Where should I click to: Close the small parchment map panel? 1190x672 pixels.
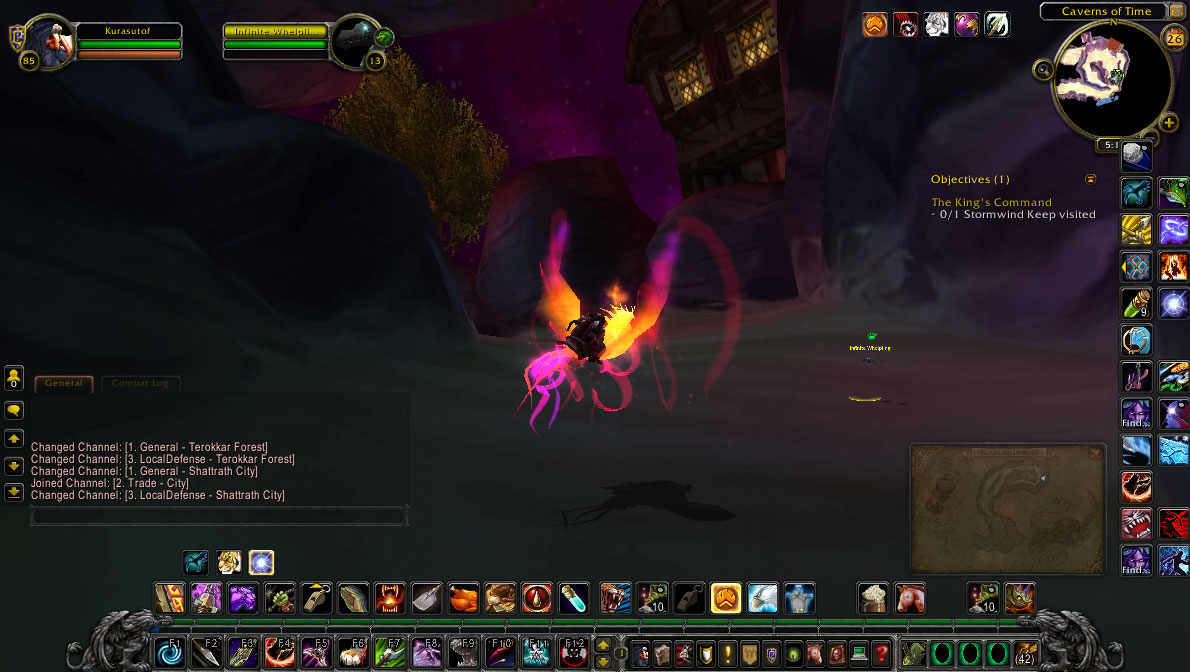[x=1095, y=453]
